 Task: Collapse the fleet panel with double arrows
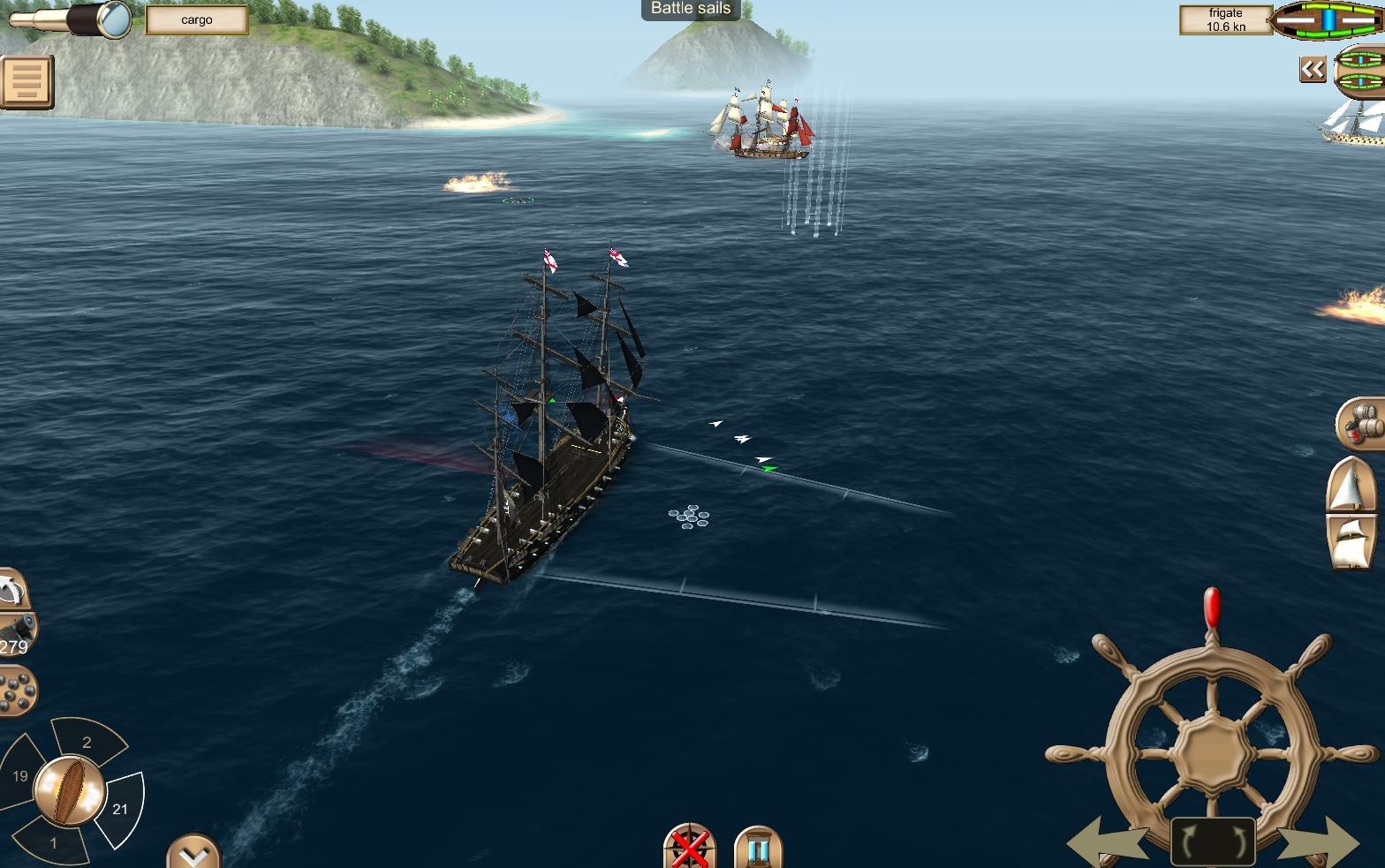point(1313,69)
